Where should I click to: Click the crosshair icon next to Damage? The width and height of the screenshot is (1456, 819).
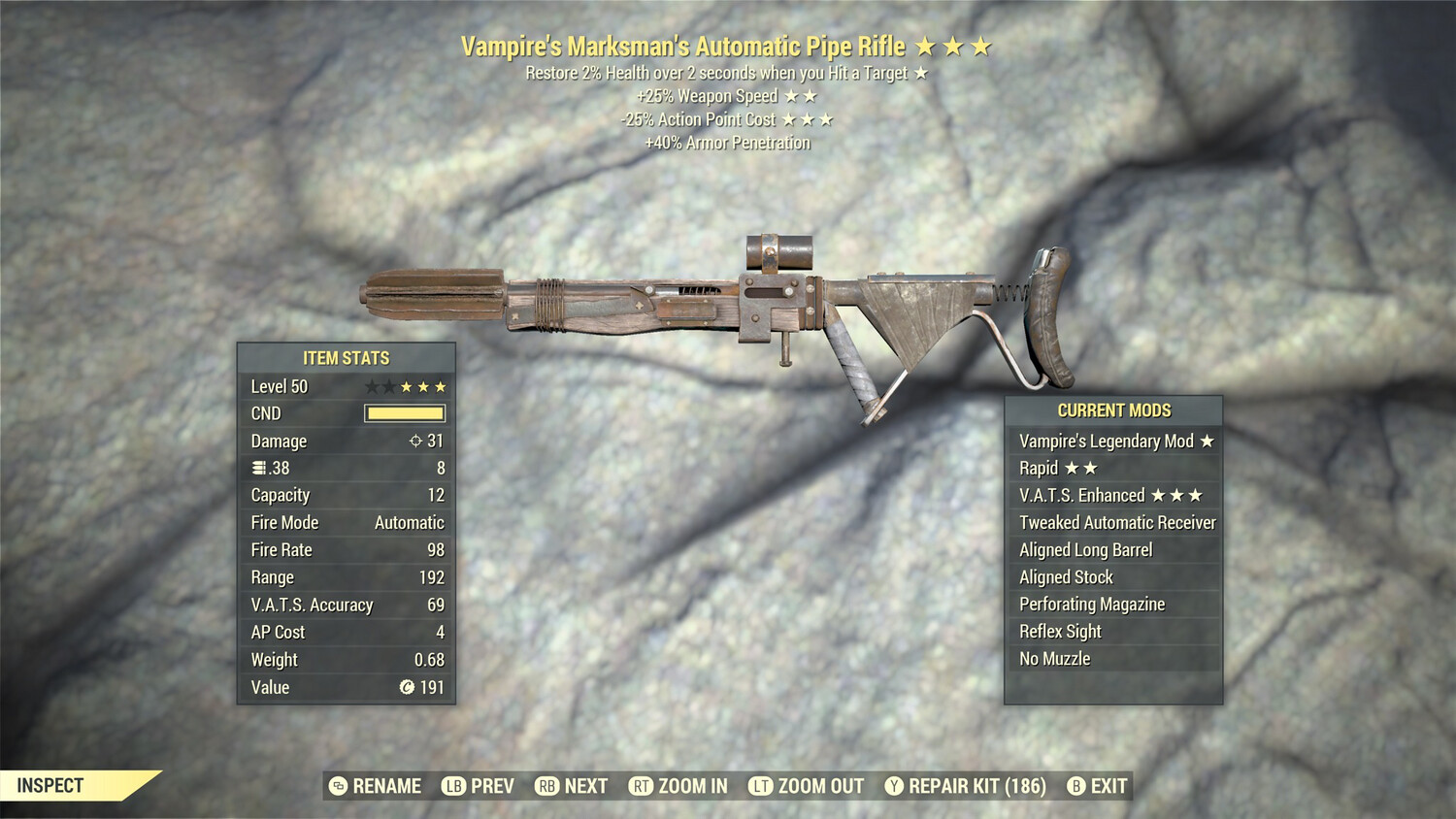tap(415, 442)
